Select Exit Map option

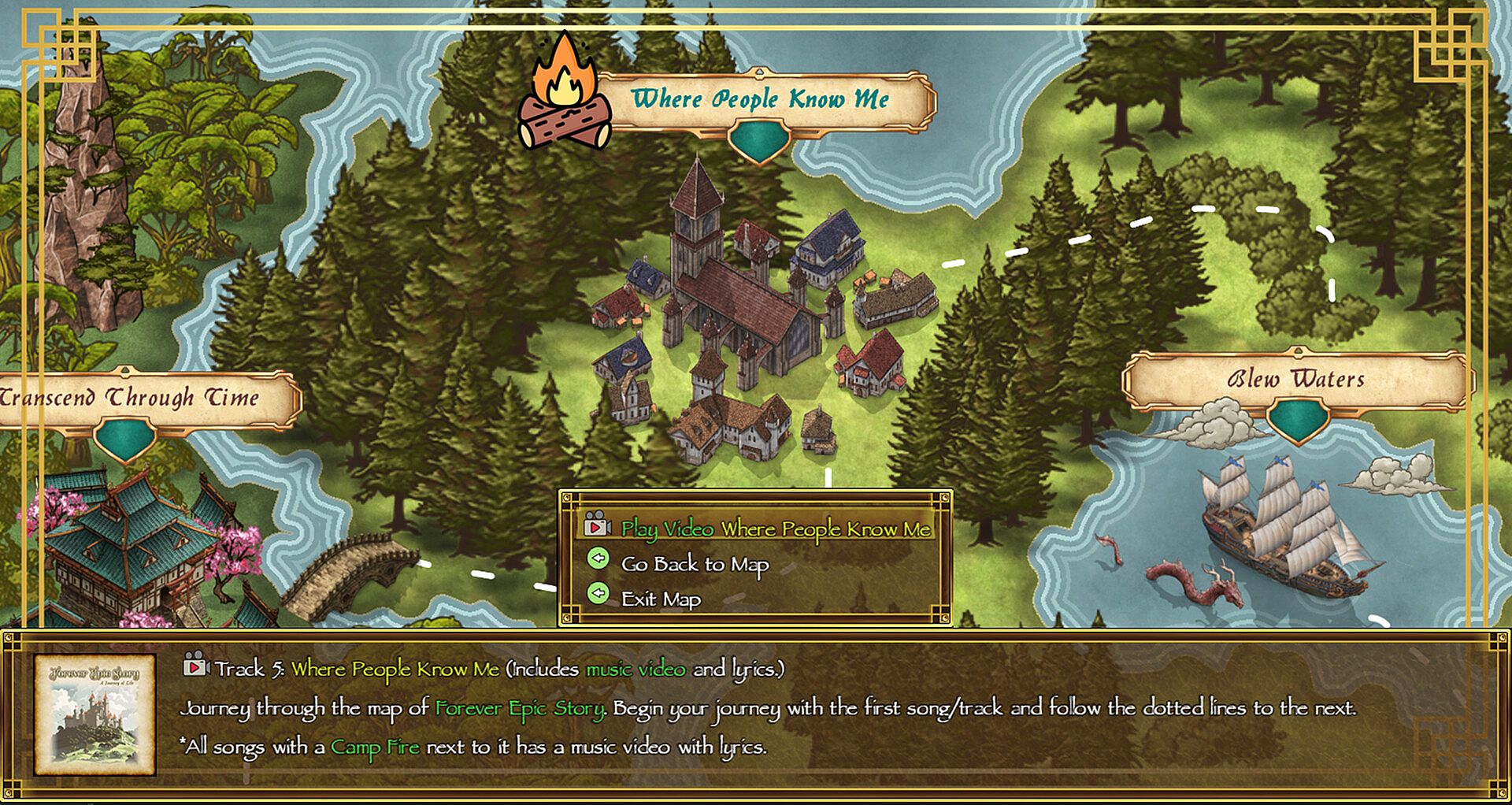[x=660, y=599]
